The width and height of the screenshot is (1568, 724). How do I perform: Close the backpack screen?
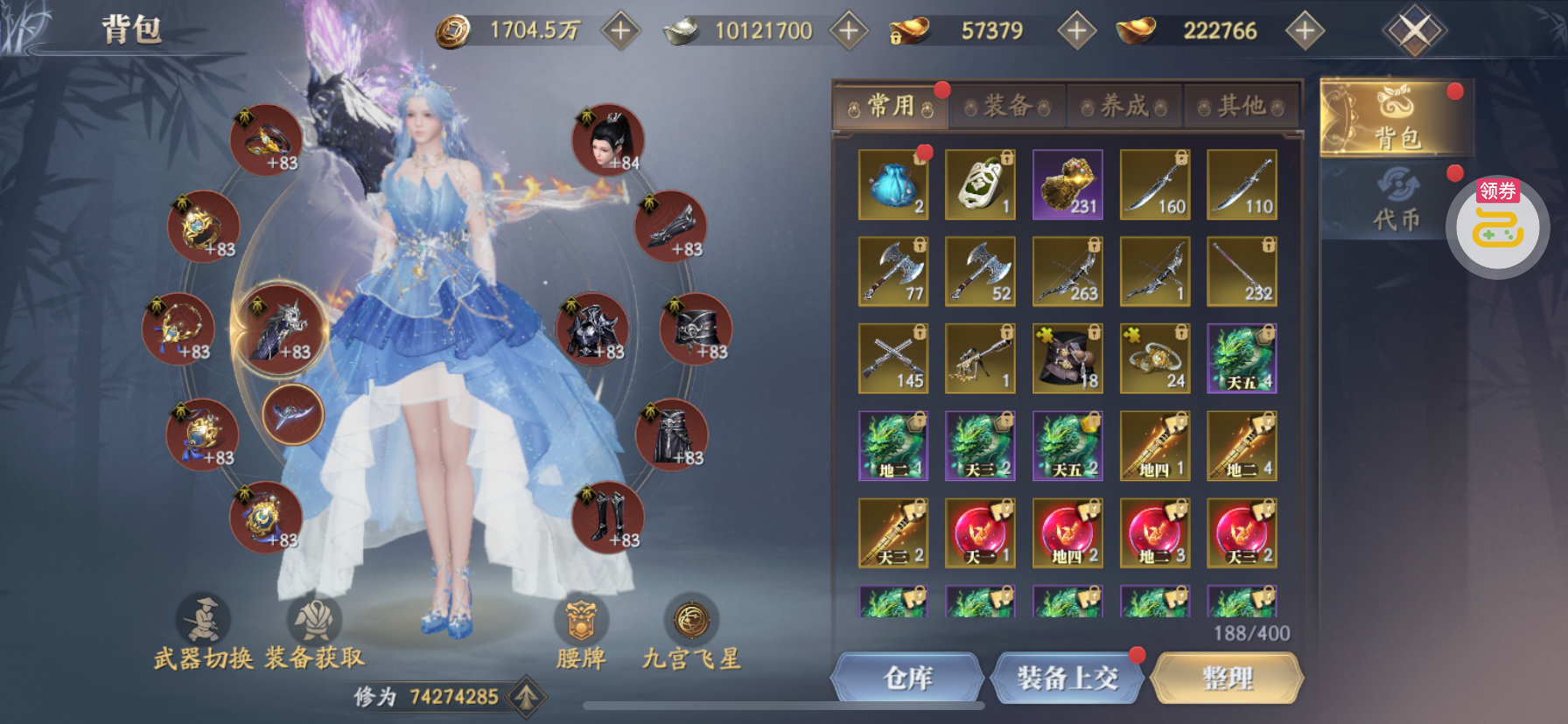click(x=1415, y=31)
